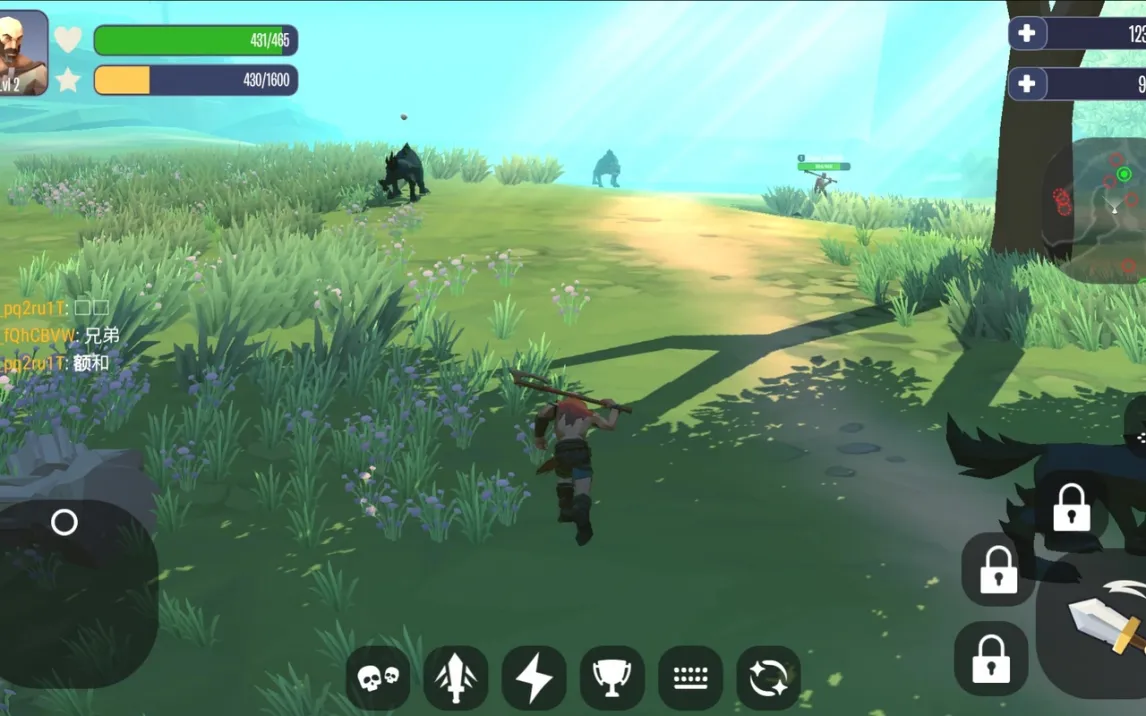Open the sword upgrade icon
This screenshot has height=716, width=1146.
click(456, 678)
